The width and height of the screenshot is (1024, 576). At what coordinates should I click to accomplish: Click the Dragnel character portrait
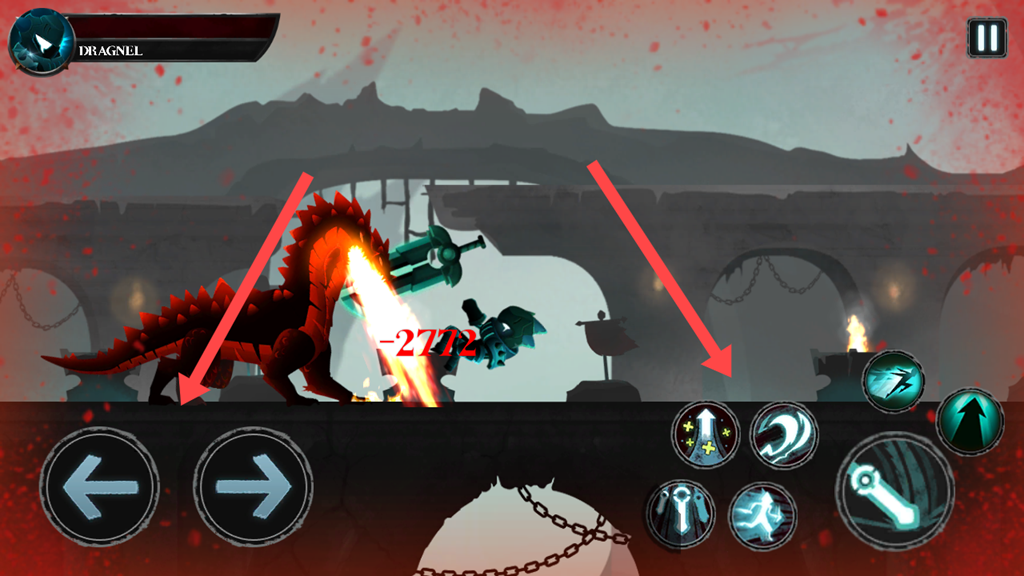click(42, 43)
